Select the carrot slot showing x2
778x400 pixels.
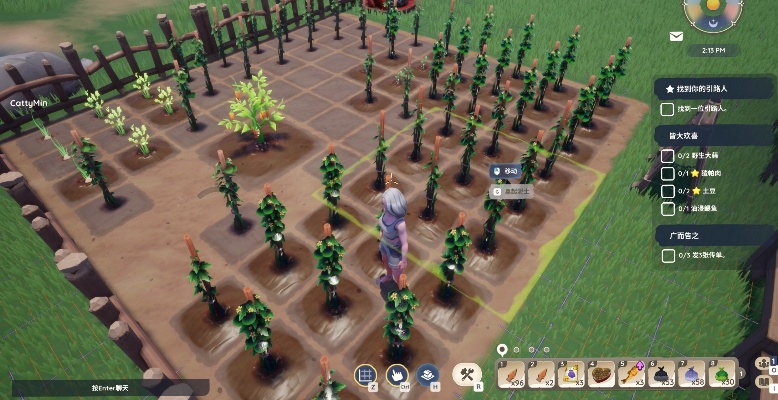tap(544, 375)
